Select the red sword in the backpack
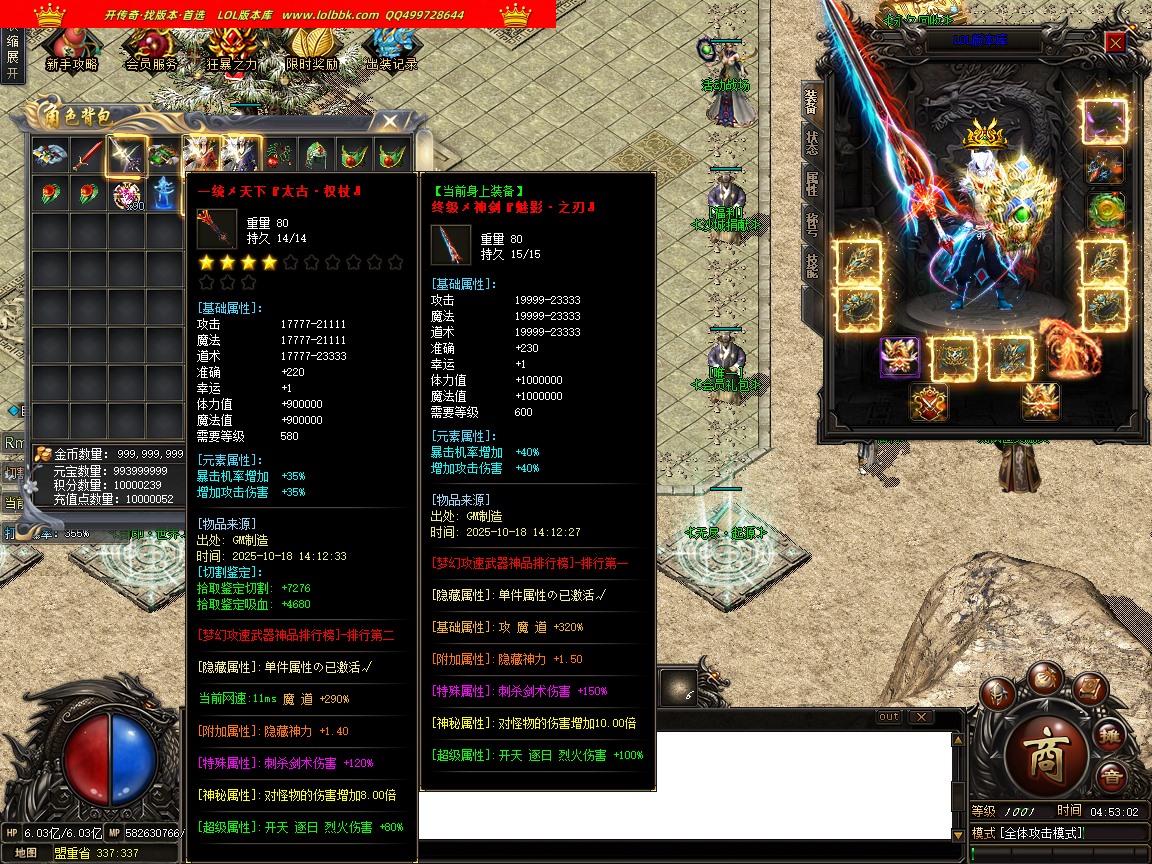 click(88, 155)
